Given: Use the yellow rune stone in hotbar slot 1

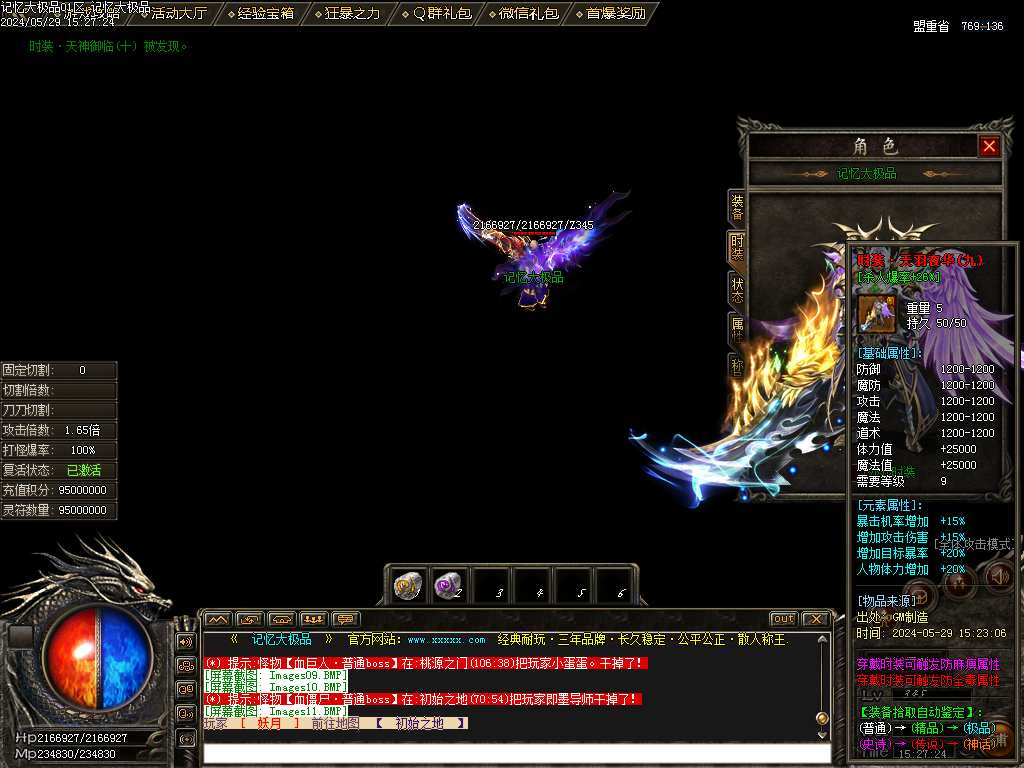Looking at the screenshot, I should click(x=406, y=586).
